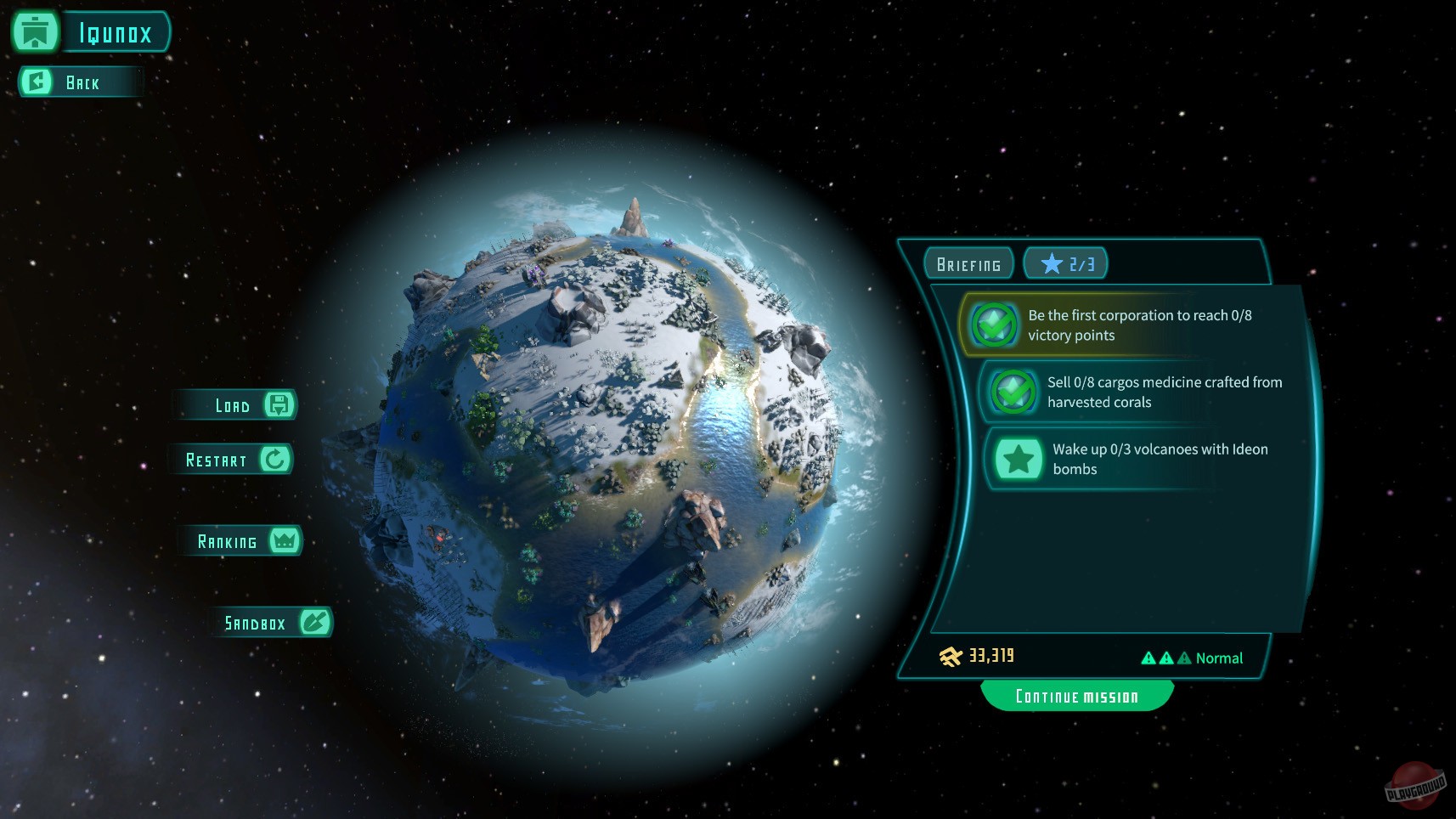
Task: Click the Iqunox planet emblem icon
Action: 34,32
